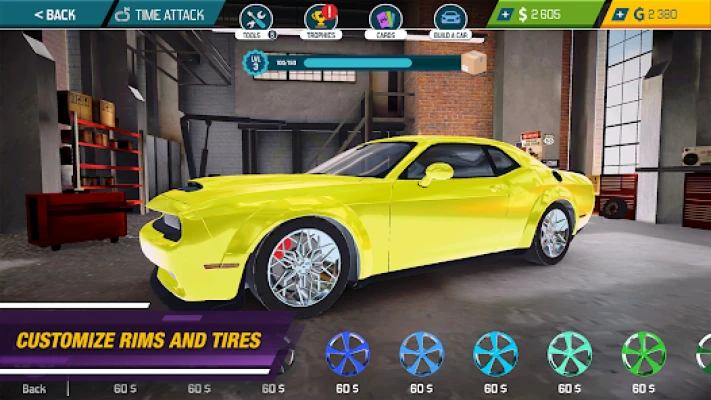Screen dimensions: 711x400
Task: View the Trophies screen
Action: coord(320,20)
